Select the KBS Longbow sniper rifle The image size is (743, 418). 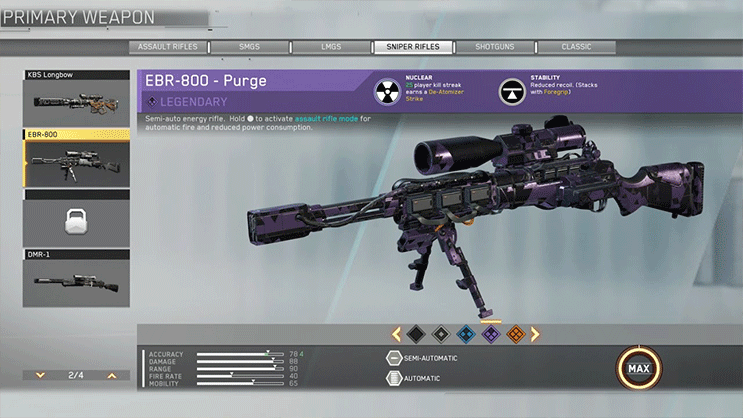[76, 101]
